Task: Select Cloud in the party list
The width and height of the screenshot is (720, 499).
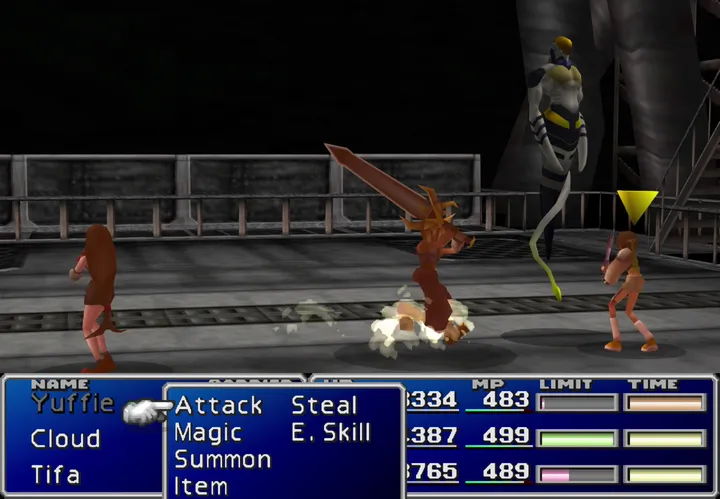Action: pyautogui.click(x=65, y=439)
